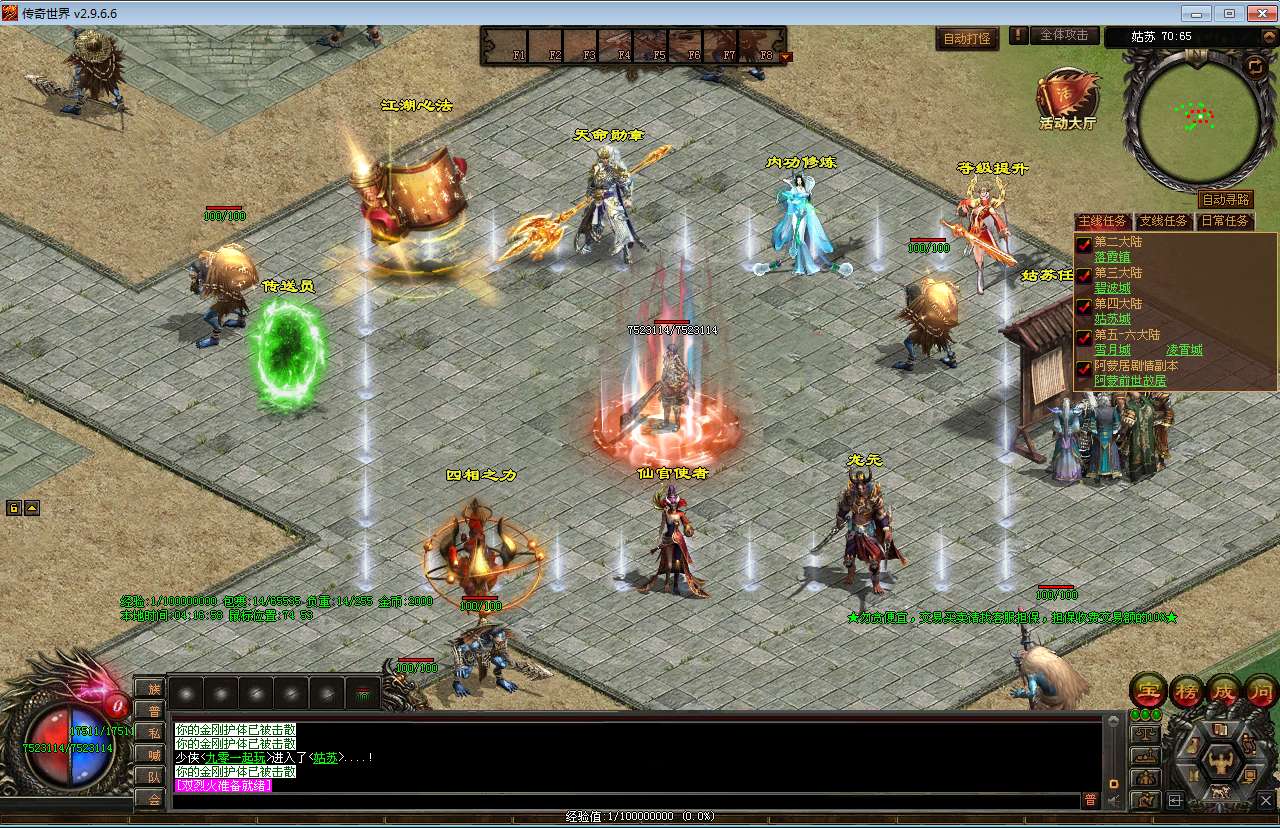Switch attack mode via 全体攻击 button

(1064, 35)
